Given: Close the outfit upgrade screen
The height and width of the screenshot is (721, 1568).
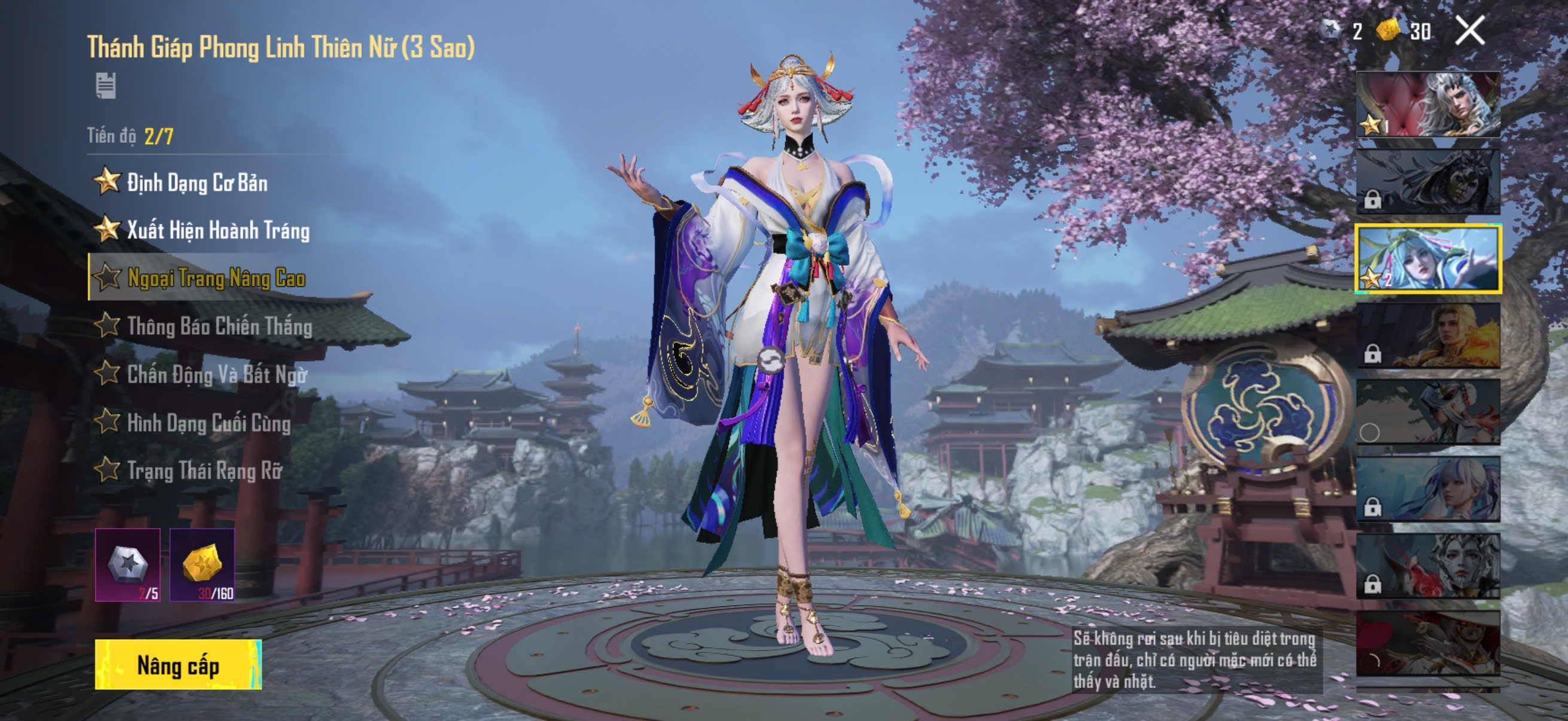Looking at the screenshot, I should point(1469,30).
